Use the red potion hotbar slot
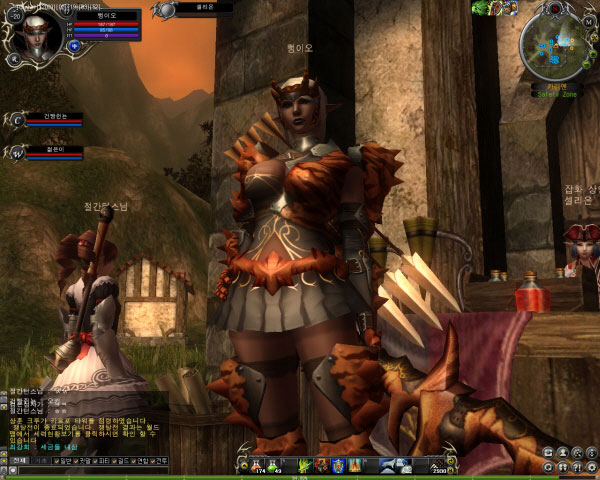Screen dimensions: 600x480 (x=254, y=465)
